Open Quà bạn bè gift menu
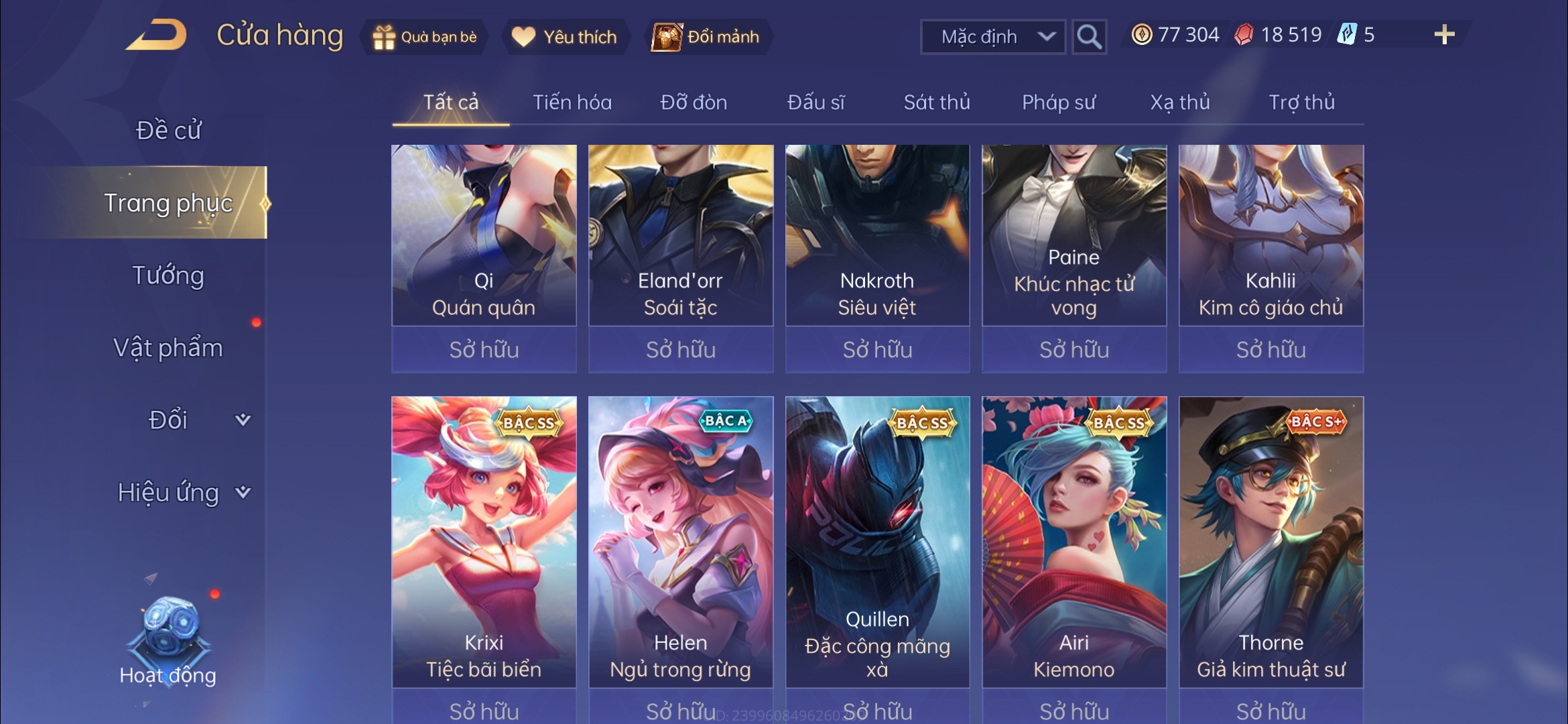The height and width of the screenshot is (724, 1568). (425, 37)
